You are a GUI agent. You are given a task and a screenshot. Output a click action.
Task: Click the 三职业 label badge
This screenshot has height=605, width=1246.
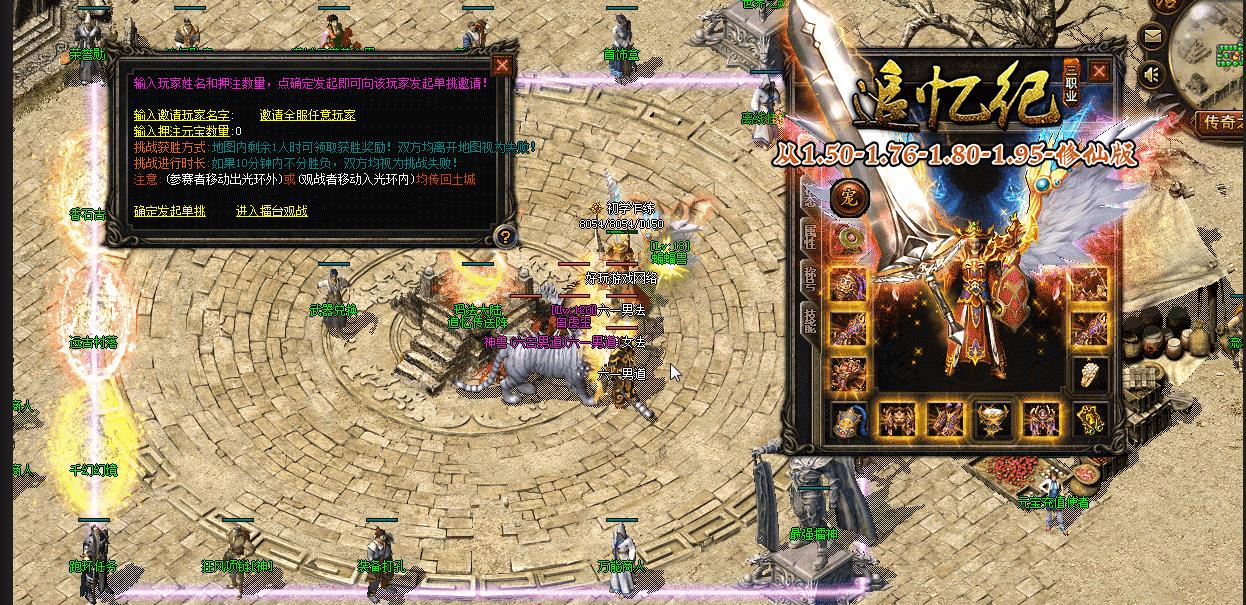[x=1071, y=85]
